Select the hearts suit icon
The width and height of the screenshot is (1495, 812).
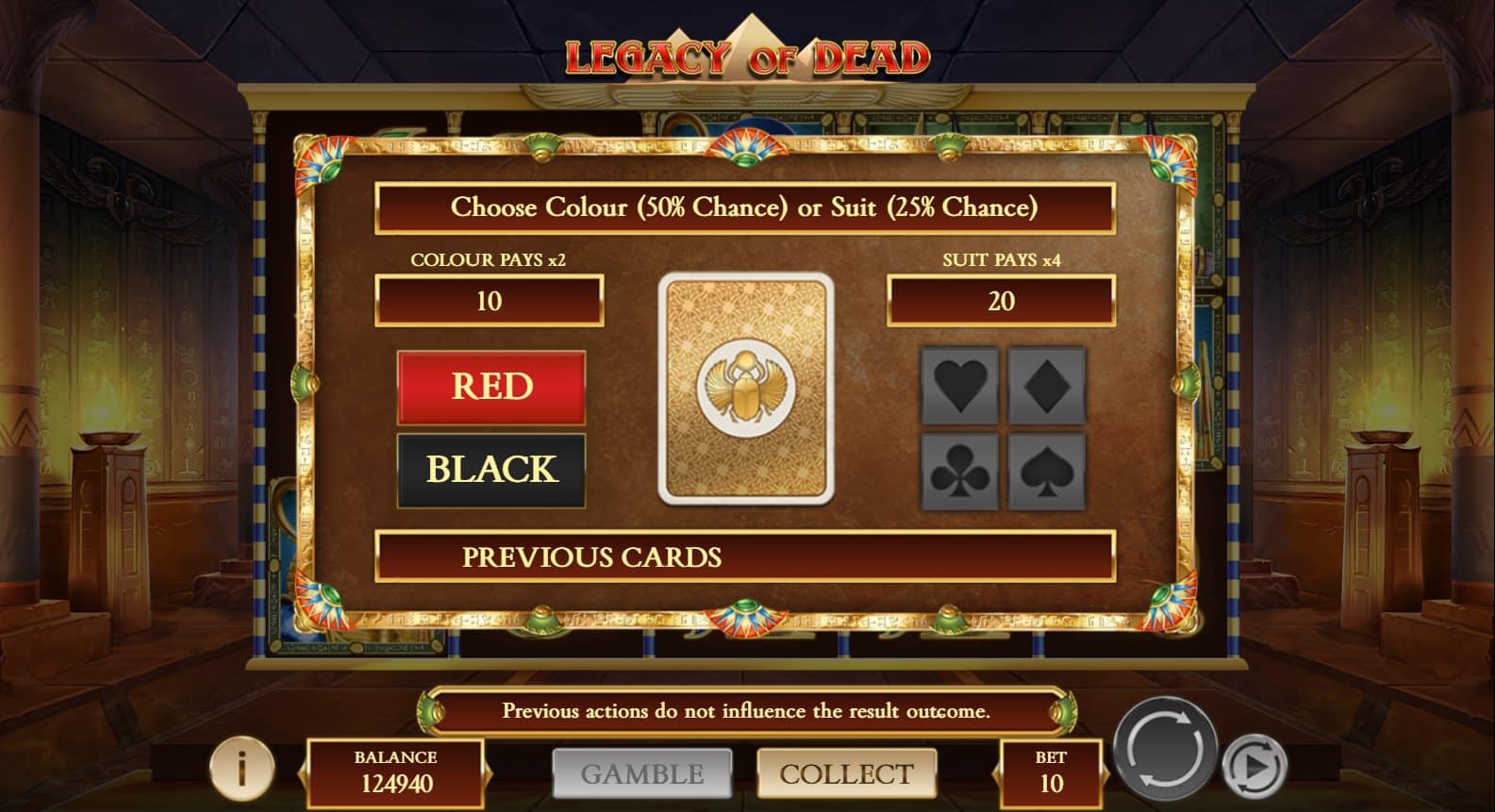point(959,387)
